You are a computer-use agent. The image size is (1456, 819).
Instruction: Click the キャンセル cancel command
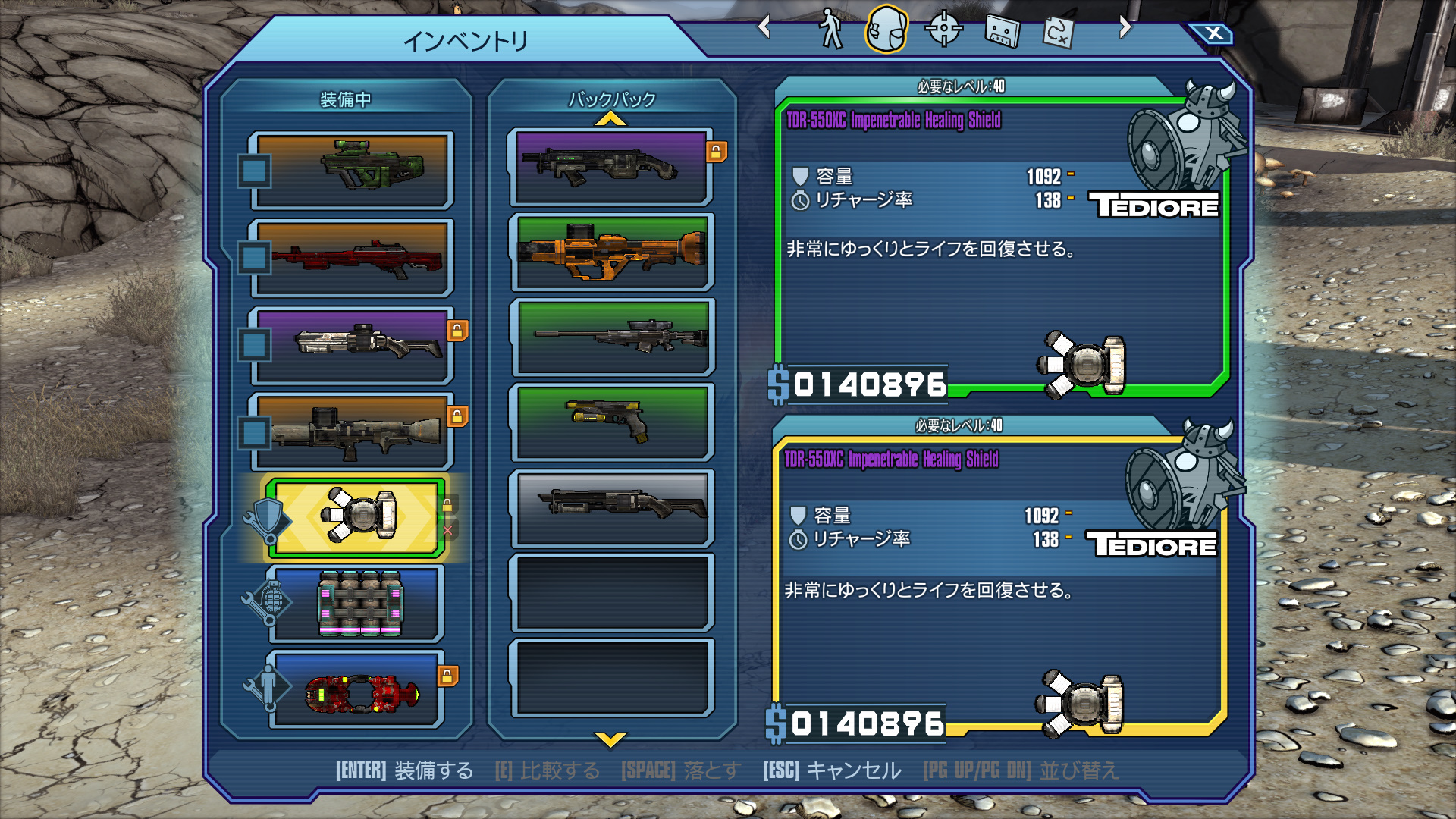[853, 771]
